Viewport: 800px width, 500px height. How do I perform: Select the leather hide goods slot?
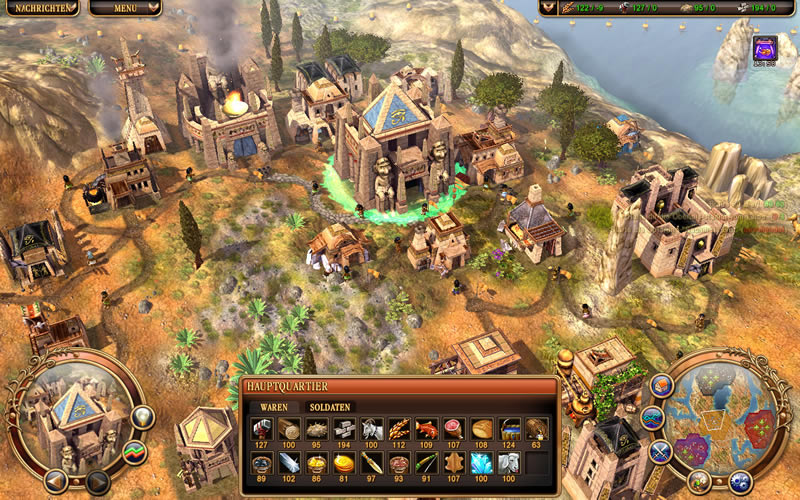(x=455, y=463)
